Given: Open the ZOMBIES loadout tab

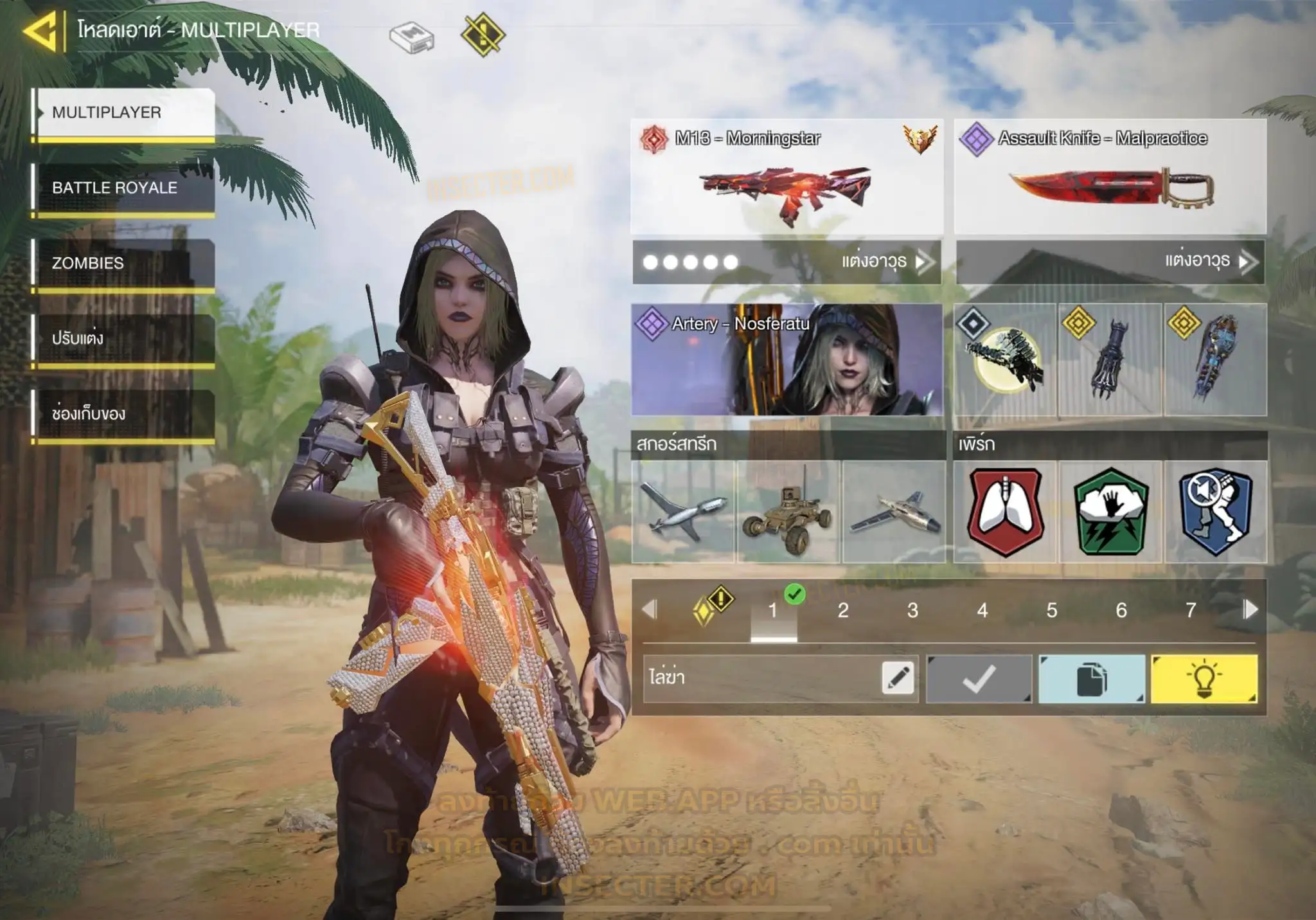Looking at the screenshot, I should tap(124, 264).
